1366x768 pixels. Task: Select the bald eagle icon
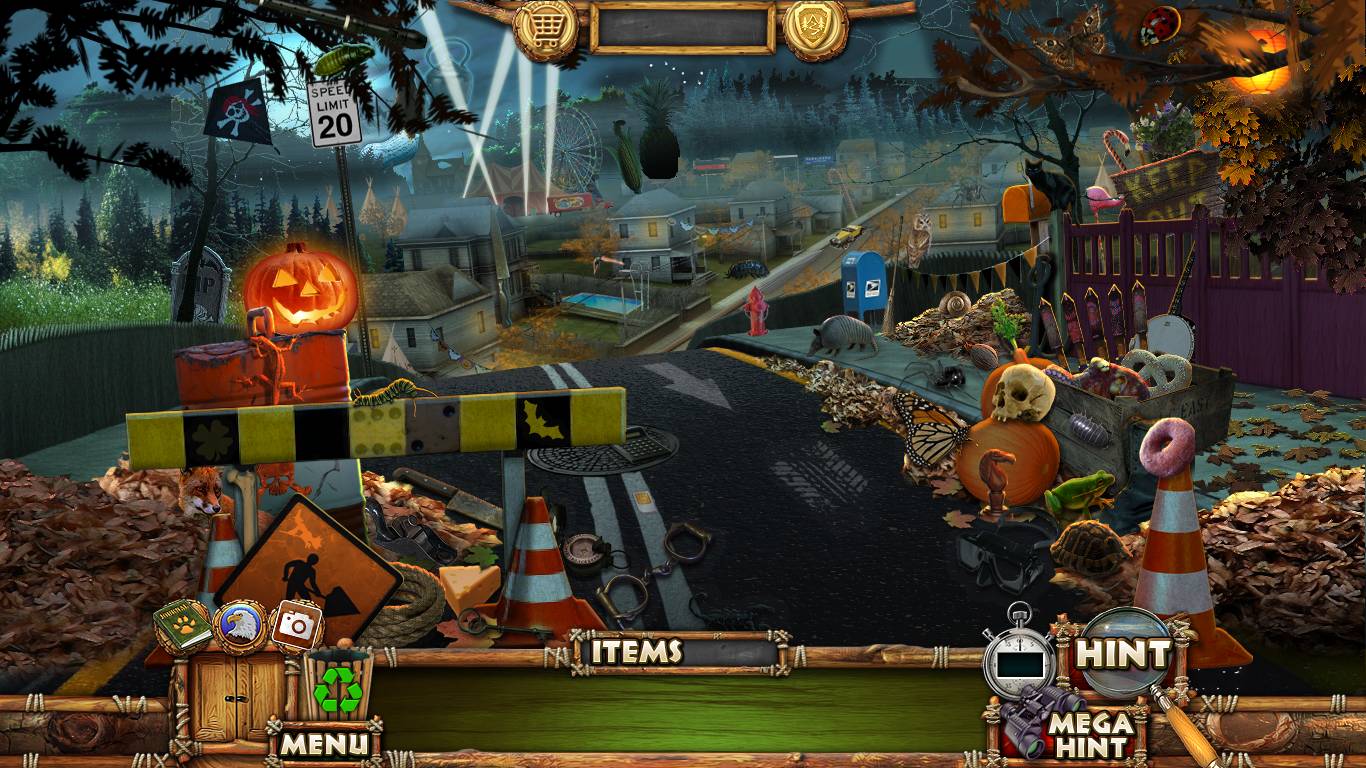pos(240,626)
